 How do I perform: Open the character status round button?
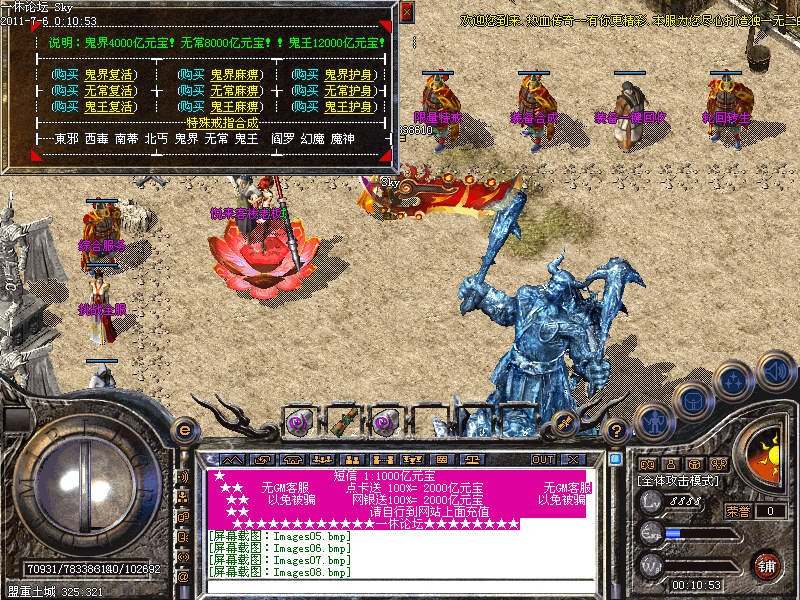click(x=650, y=423)
